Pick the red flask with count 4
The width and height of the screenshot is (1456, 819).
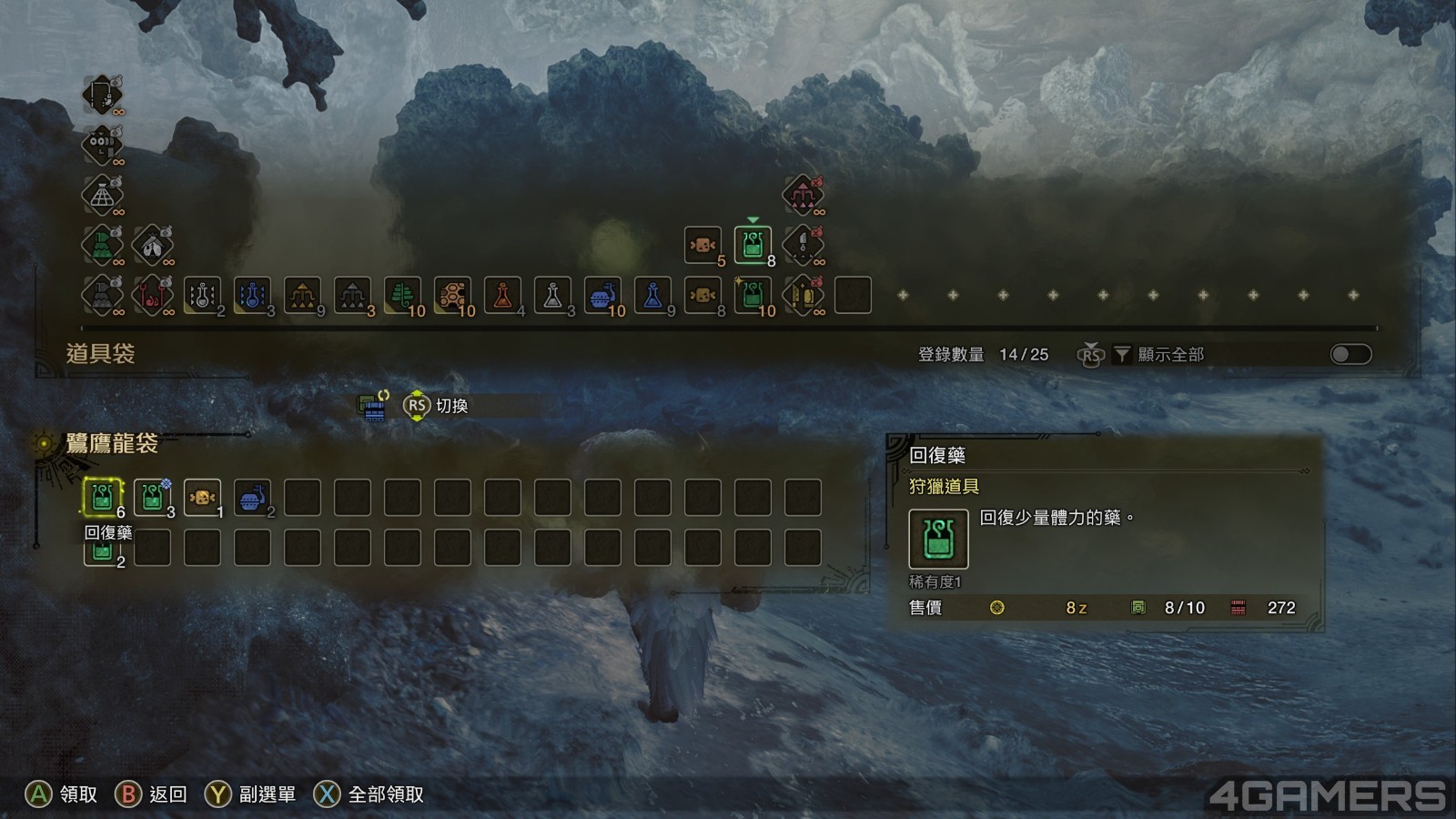click(x=502, y=295)
